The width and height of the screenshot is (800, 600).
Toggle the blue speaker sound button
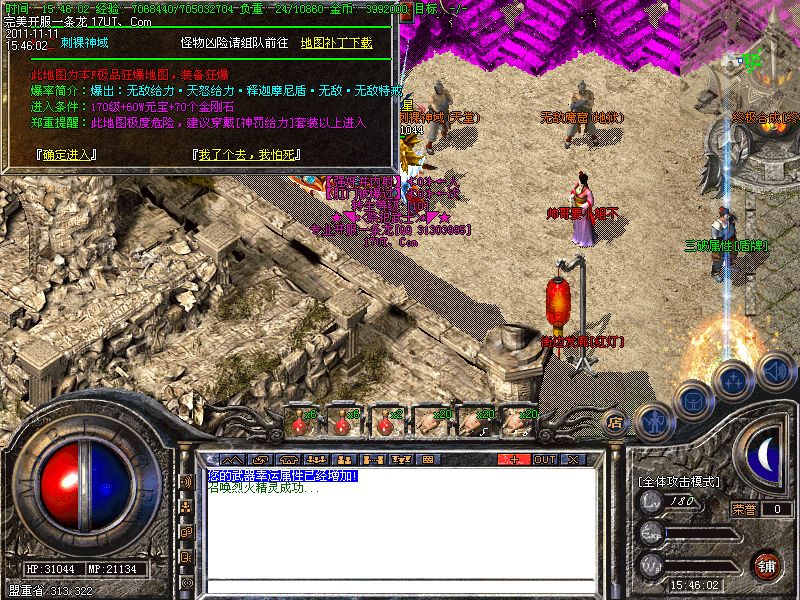(x=775, y=372)
